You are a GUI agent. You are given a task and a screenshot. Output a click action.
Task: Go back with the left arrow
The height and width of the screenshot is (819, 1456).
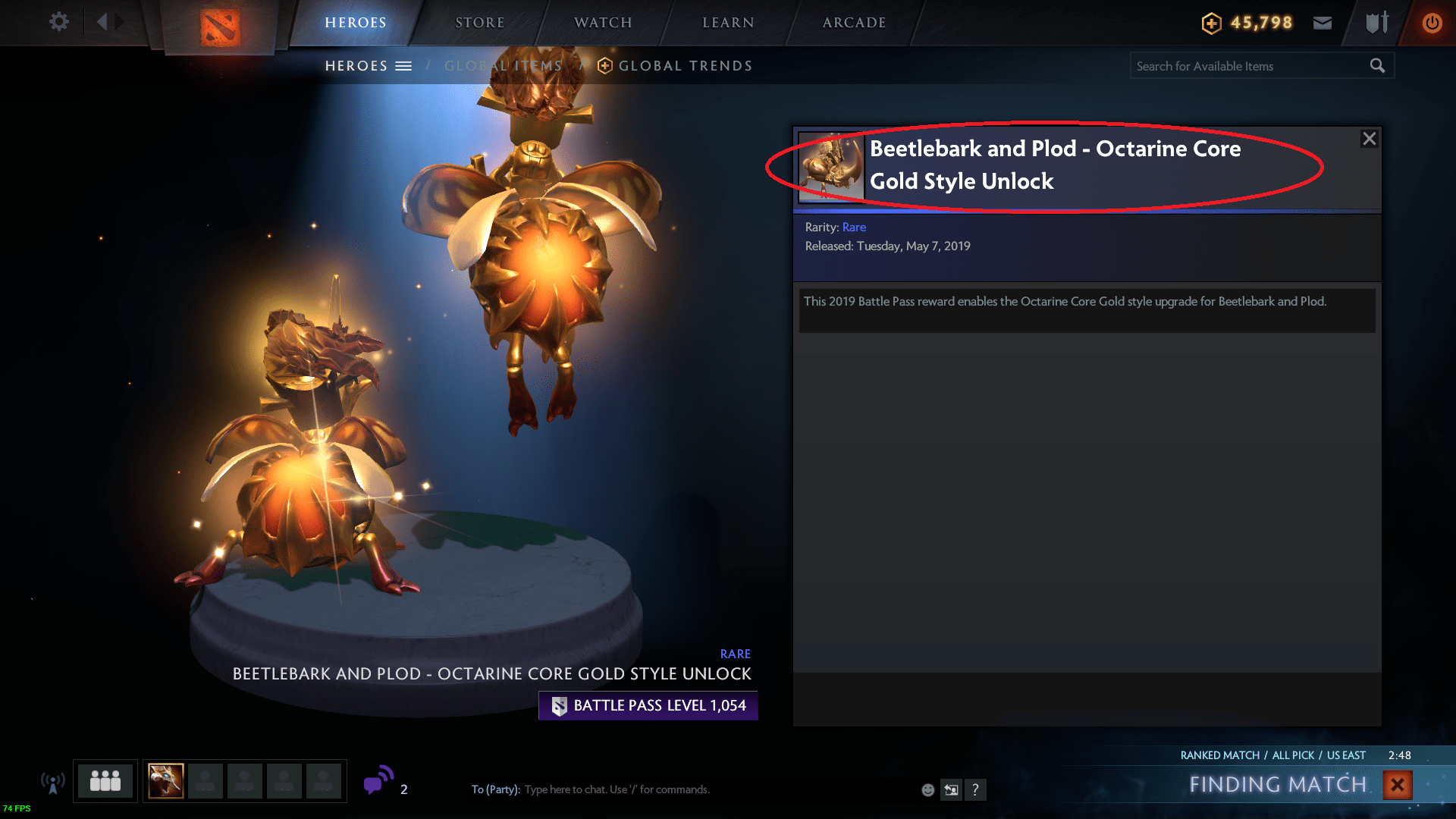coord(102,22)
